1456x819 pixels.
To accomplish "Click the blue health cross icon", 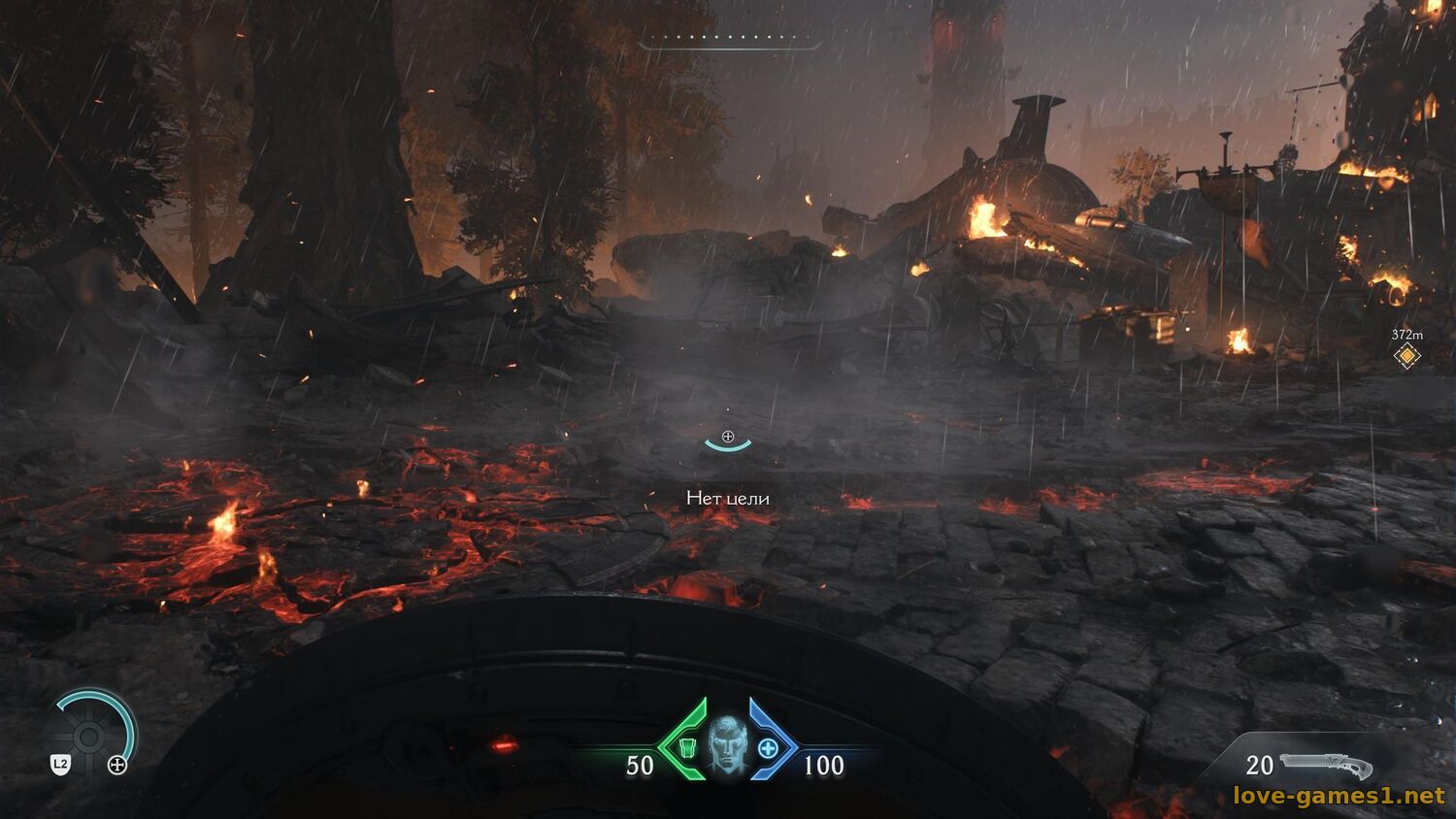I will click(x=768, y=748).
